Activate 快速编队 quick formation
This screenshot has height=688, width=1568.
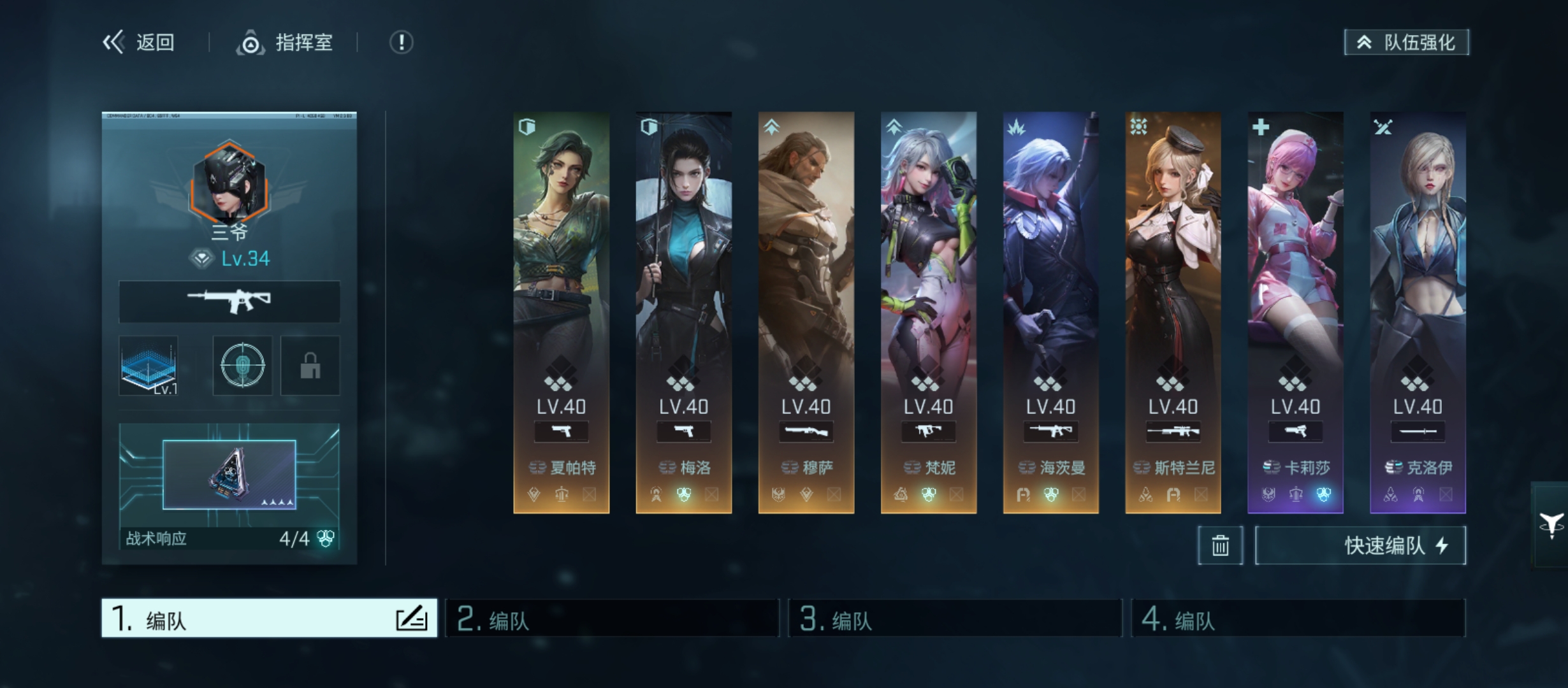click(1360, 545)
